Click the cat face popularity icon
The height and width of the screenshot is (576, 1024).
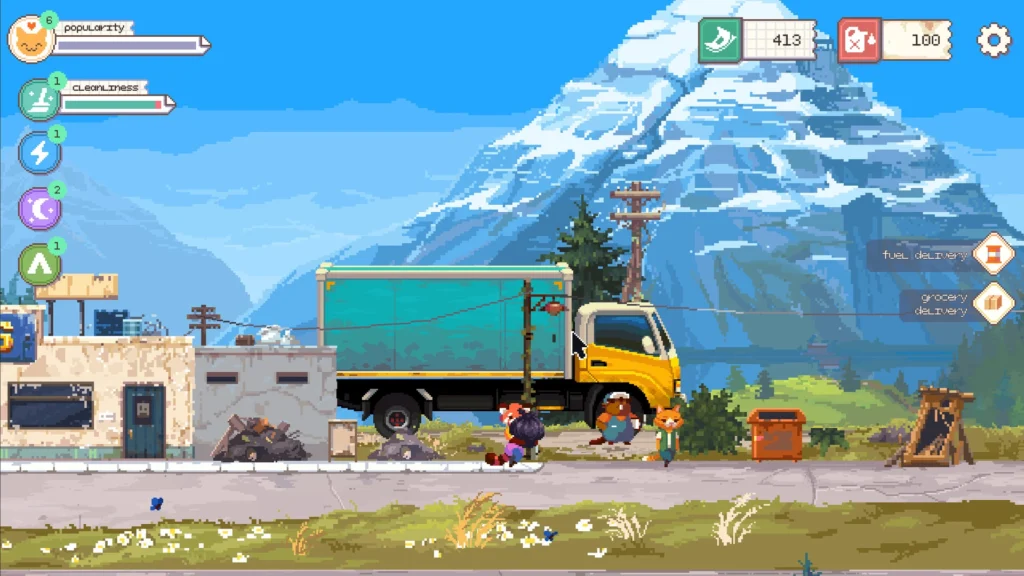[x=30, y=40]
